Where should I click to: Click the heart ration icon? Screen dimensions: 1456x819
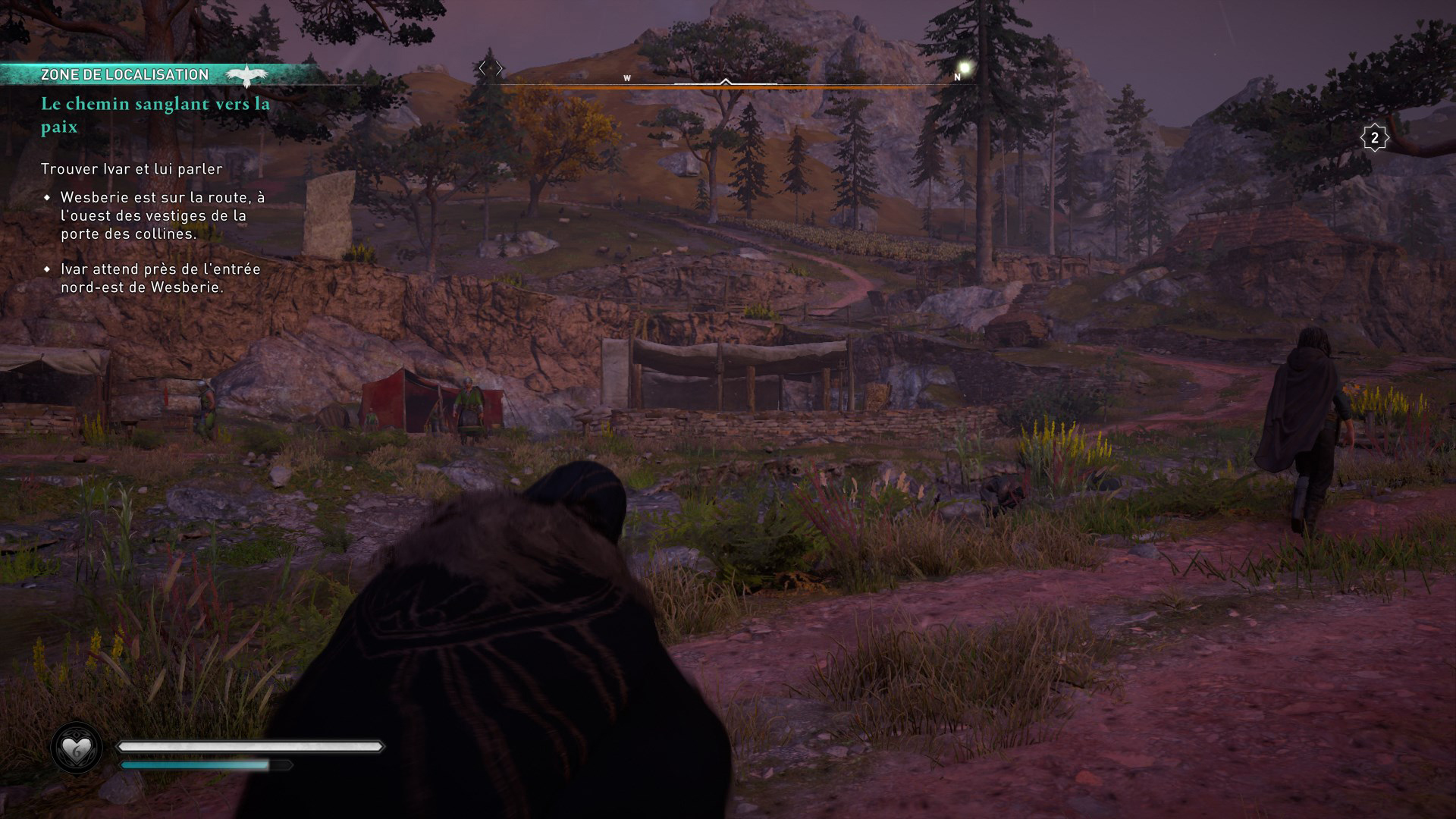coord(77,750)
